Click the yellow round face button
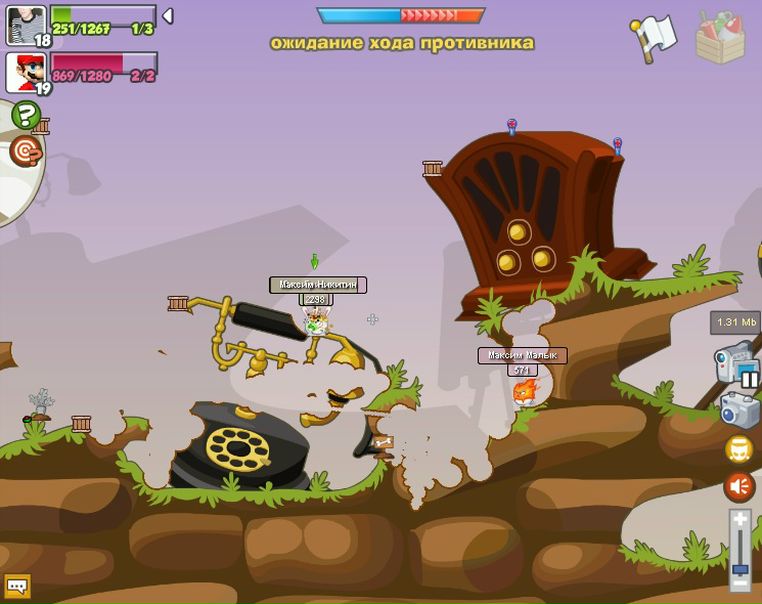 coord(739,449)
